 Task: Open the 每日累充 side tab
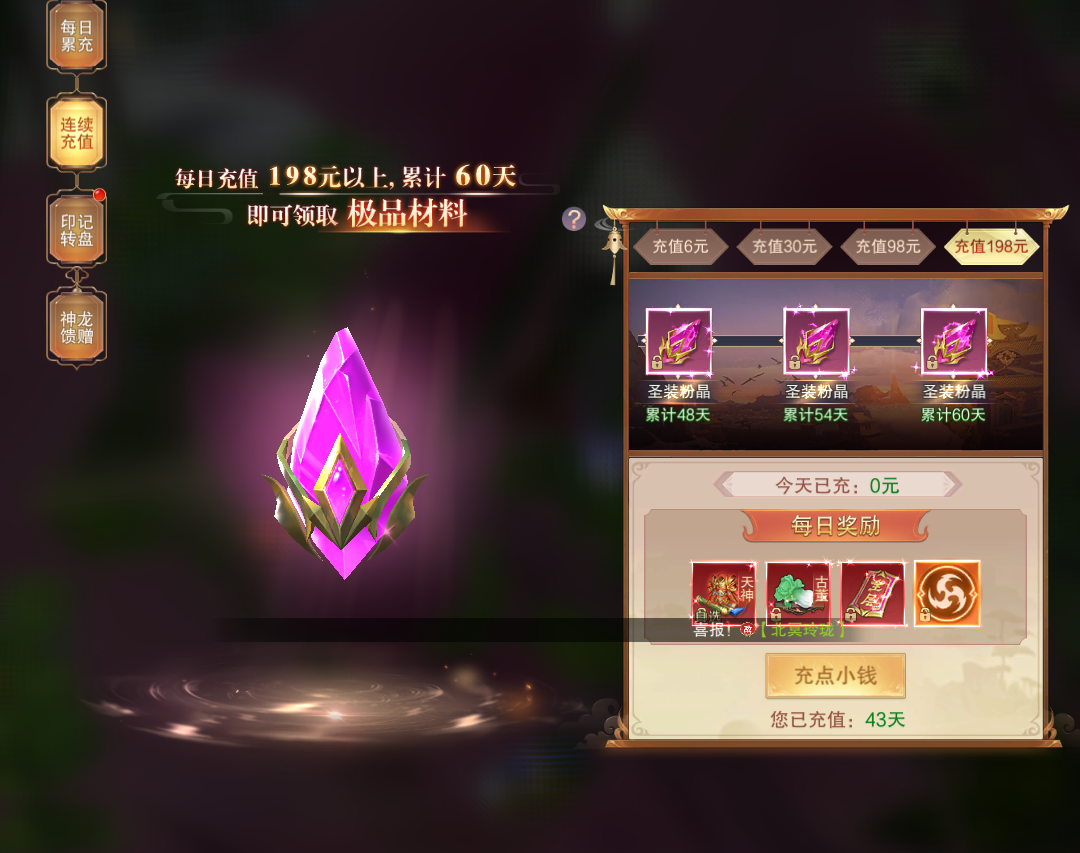tap(76, 36)
